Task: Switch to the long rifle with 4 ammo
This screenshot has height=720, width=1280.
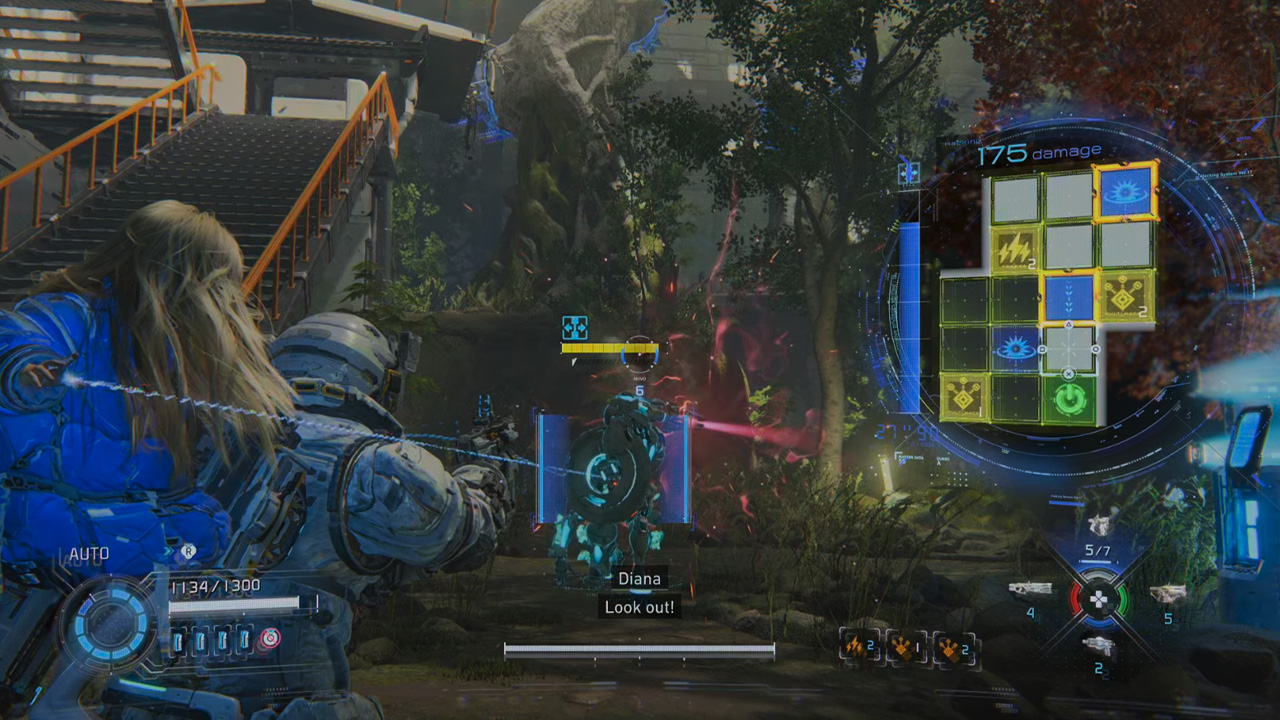Action: (1030, 590)
